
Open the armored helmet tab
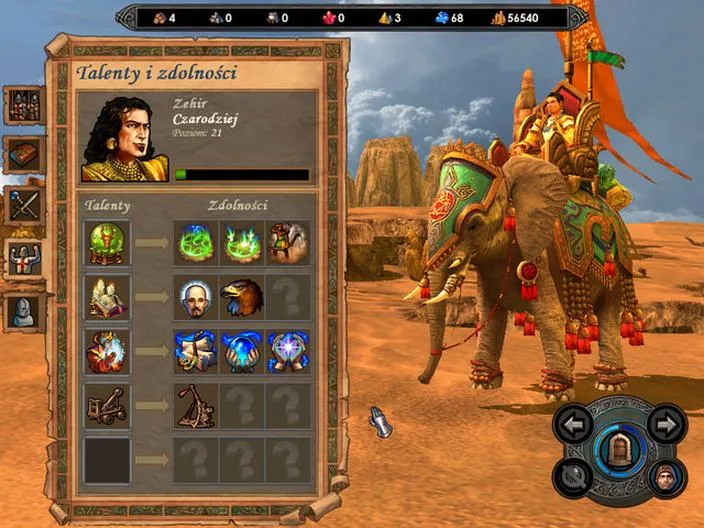24,311
